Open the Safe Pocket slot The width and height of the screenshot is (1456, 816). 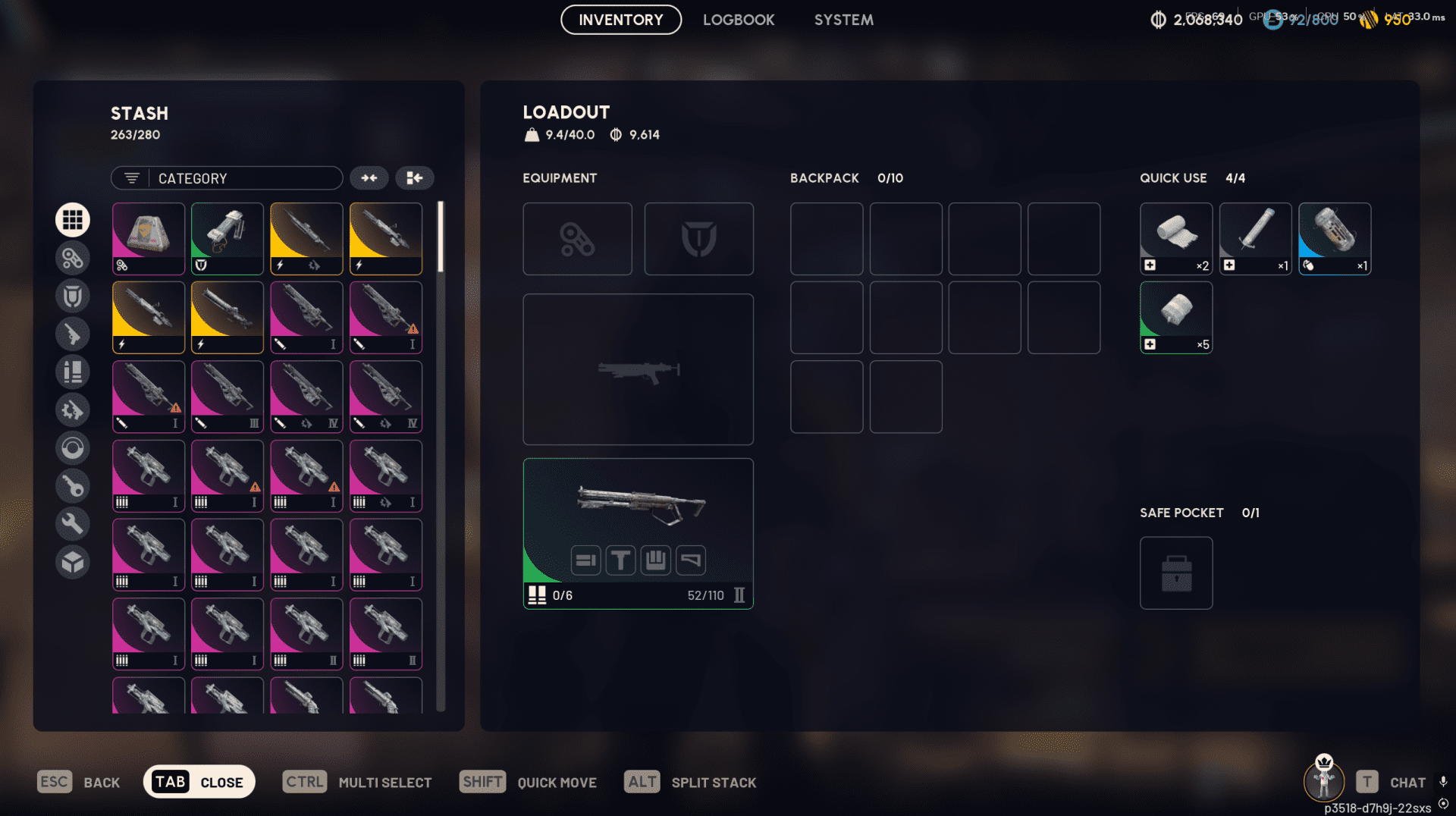point(1176,573)
